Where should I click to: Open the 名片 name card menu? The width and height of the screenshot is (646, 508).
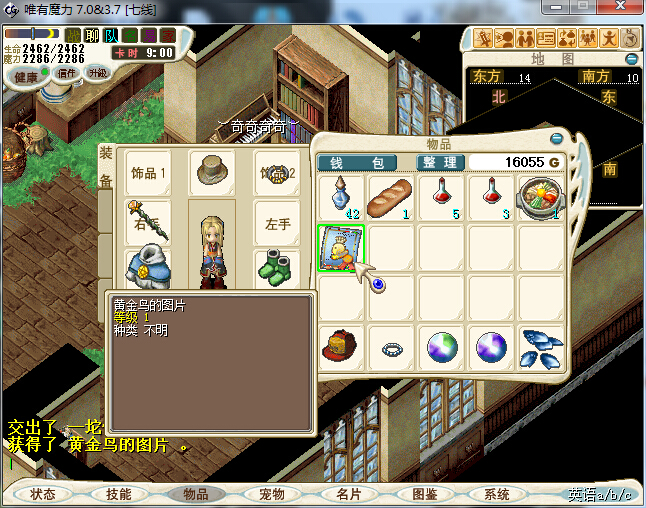(348, 494)
